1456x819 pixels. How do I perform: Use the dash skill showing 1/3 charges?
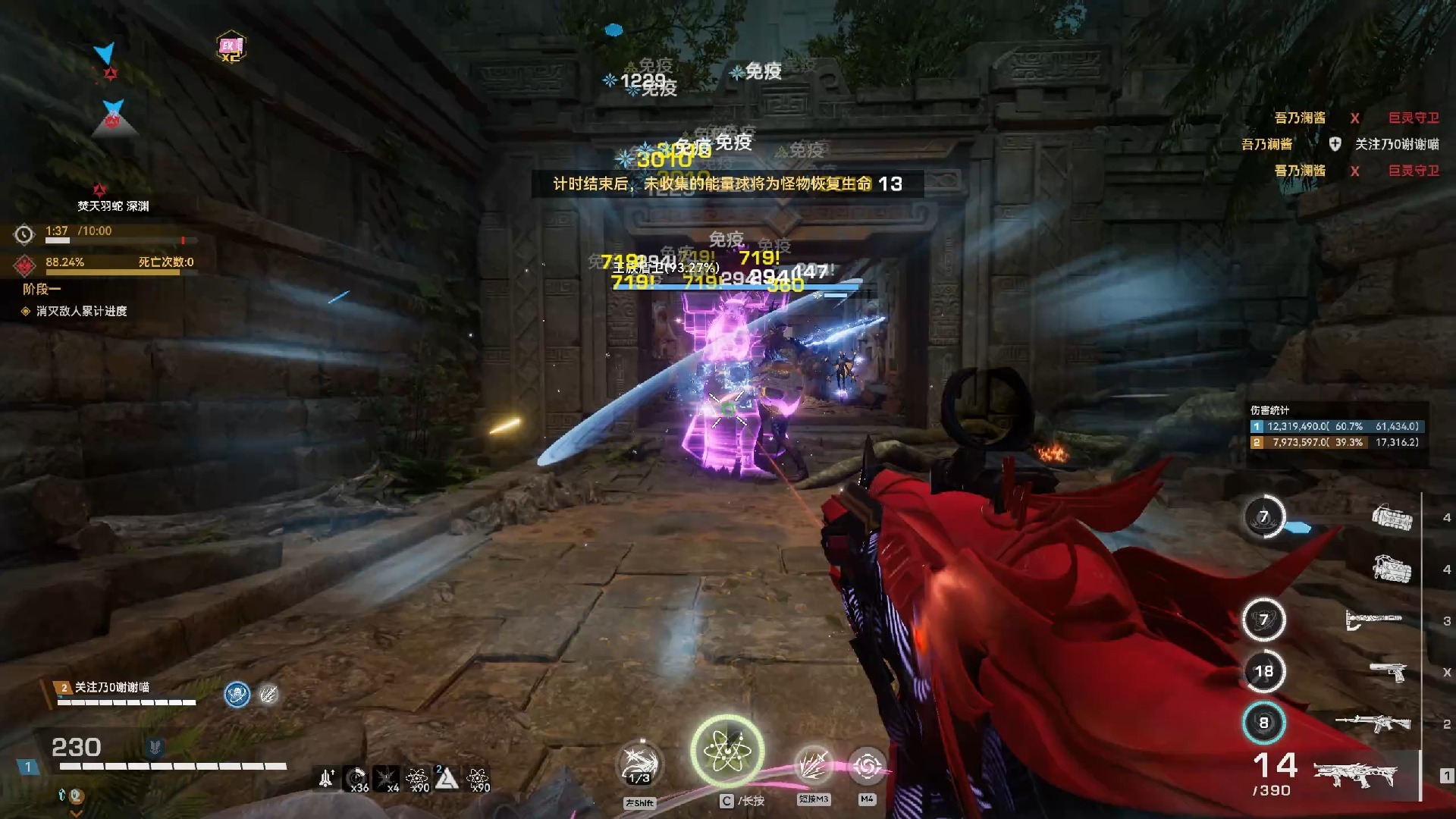coord(639,765)
